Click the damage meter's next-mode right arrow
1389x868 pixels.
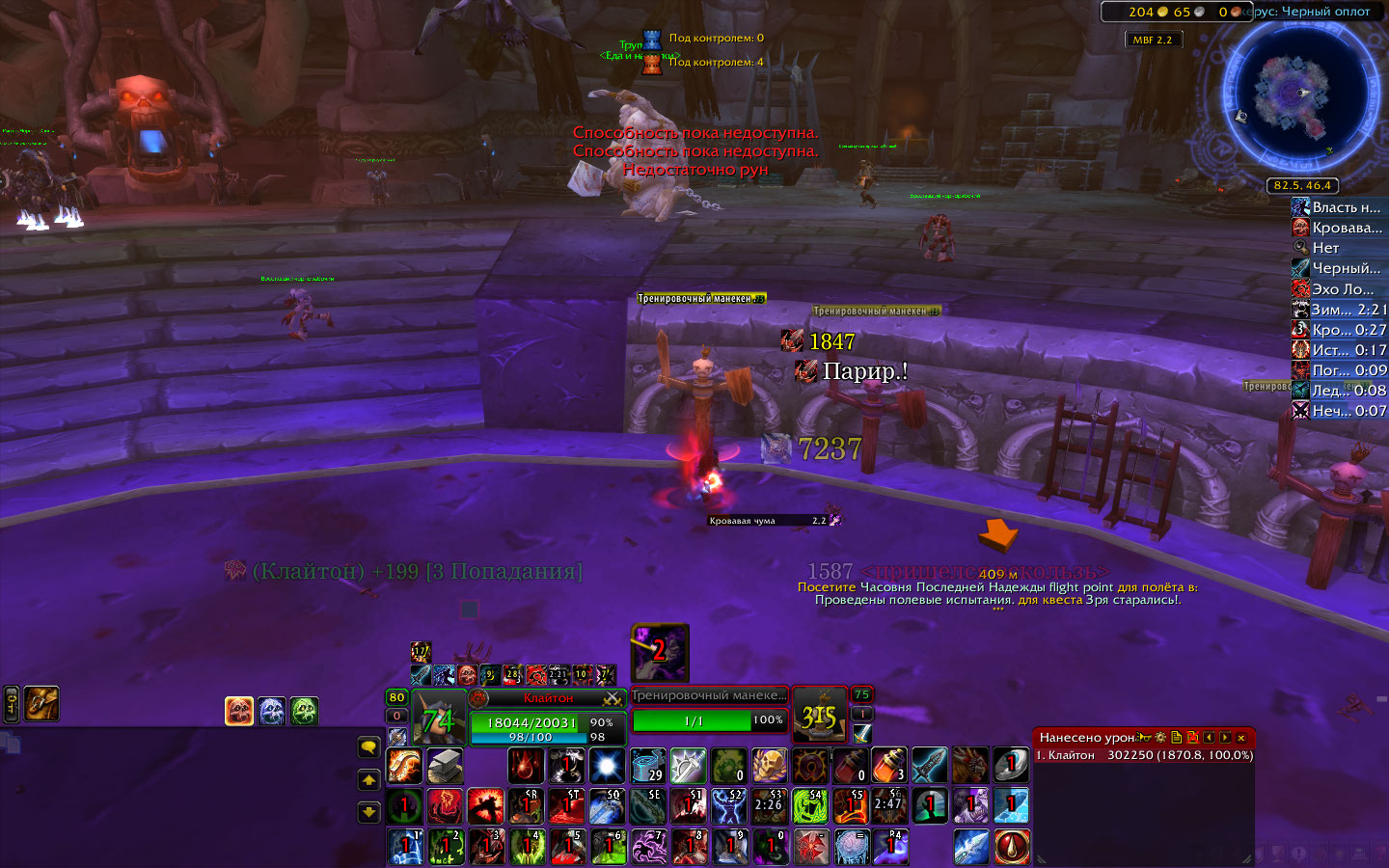pyautogui.click(x=1225, y=738)
